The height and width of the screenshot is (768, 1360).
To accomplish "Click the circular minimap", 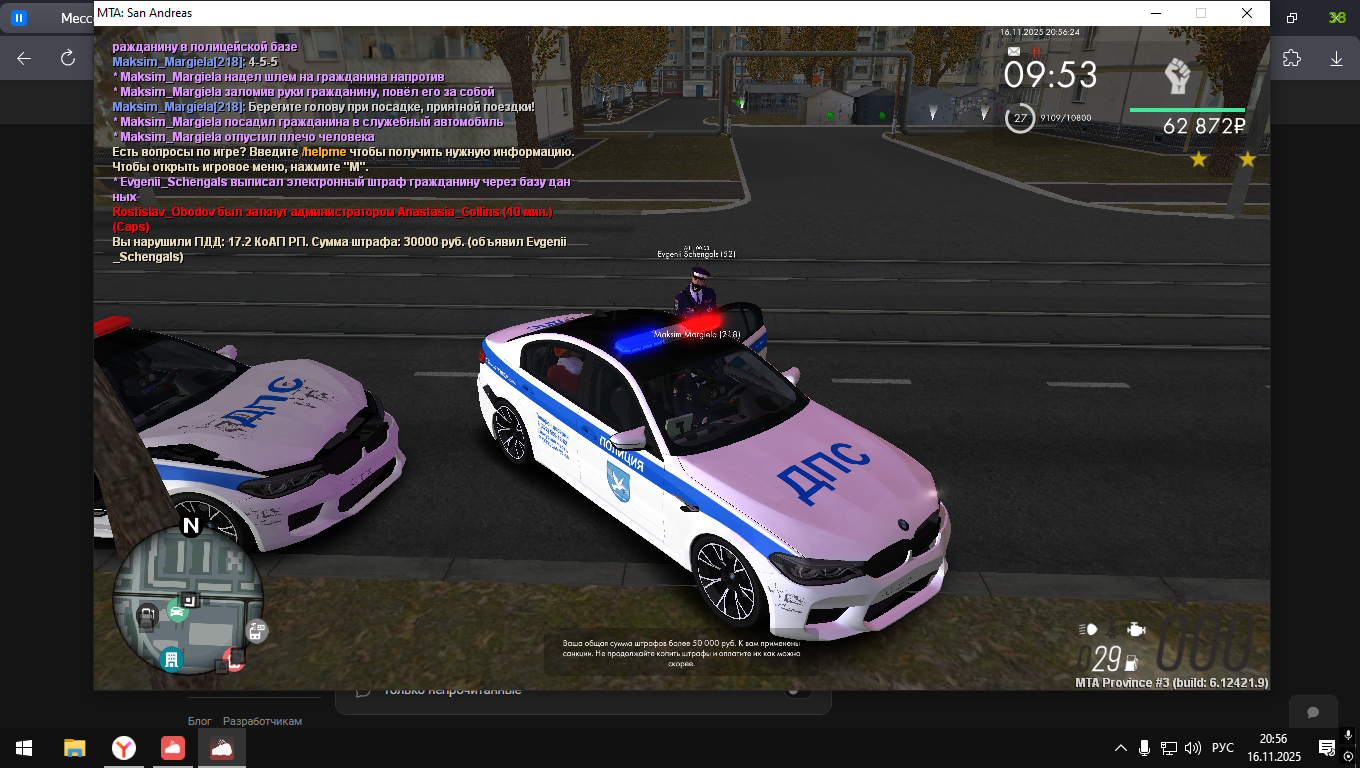I will 188,600.
